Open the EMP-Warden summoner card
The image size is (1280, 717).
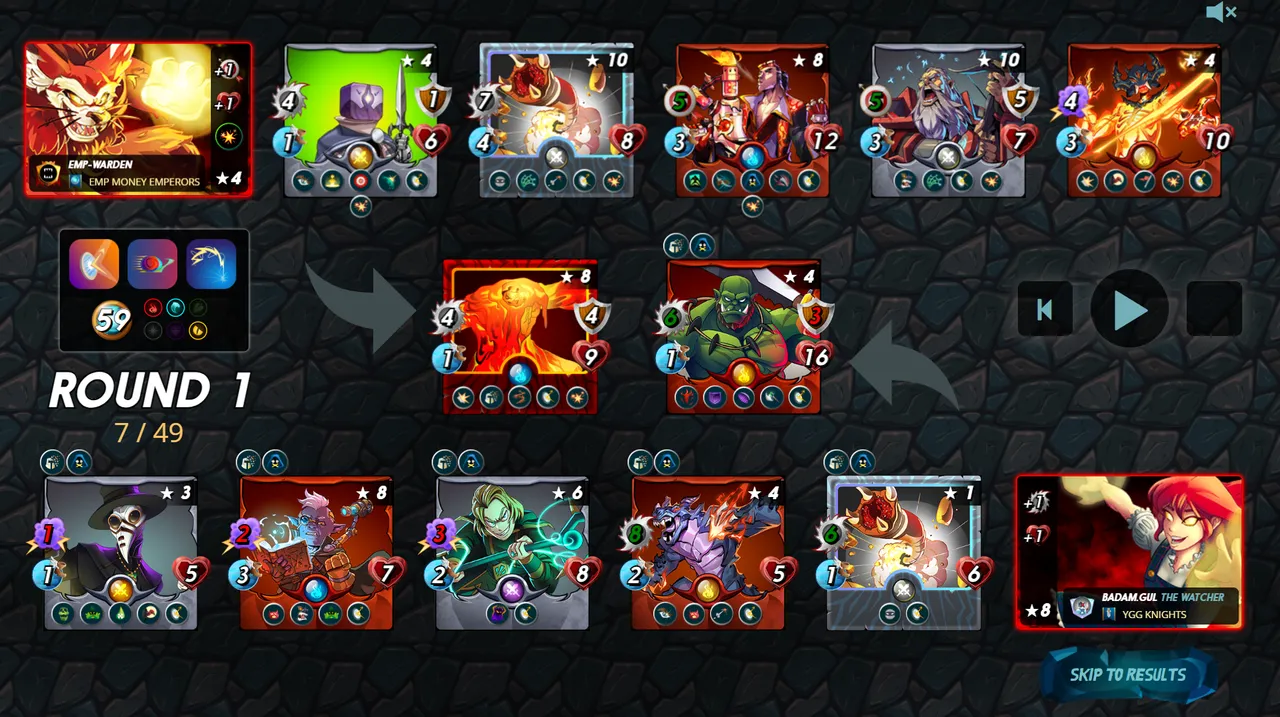[138, 119]
